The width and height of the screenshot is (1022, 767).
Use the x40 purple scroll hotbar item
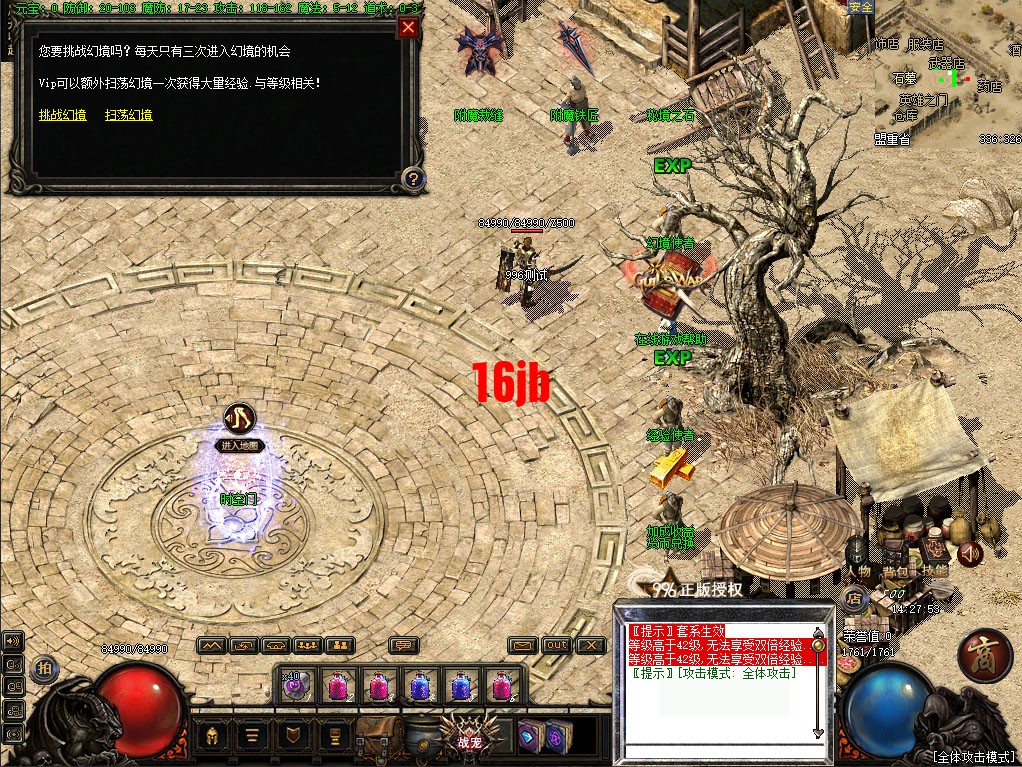[296, 686]
